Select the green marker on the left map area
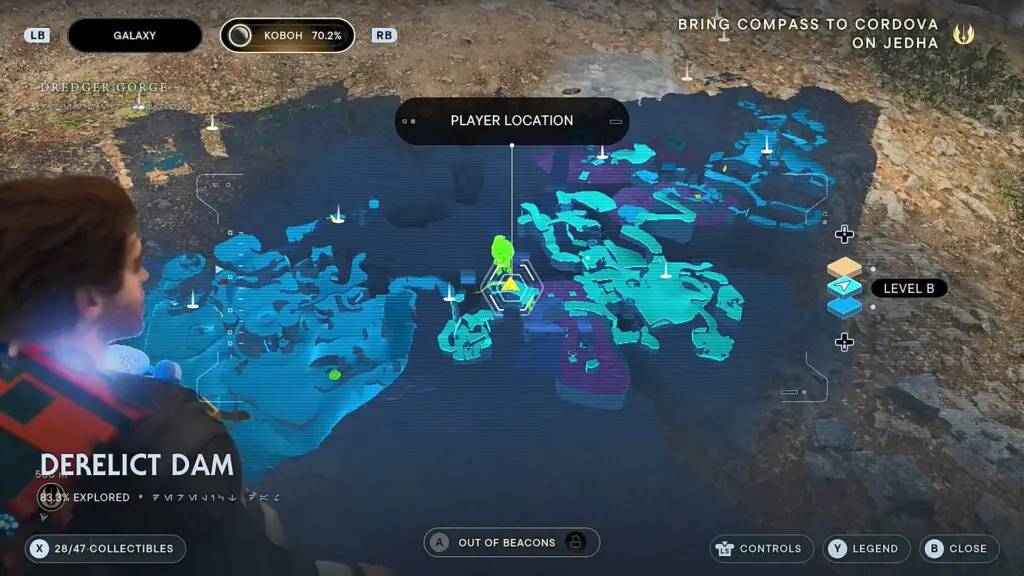1024x576 pixels. coord(334,375)
